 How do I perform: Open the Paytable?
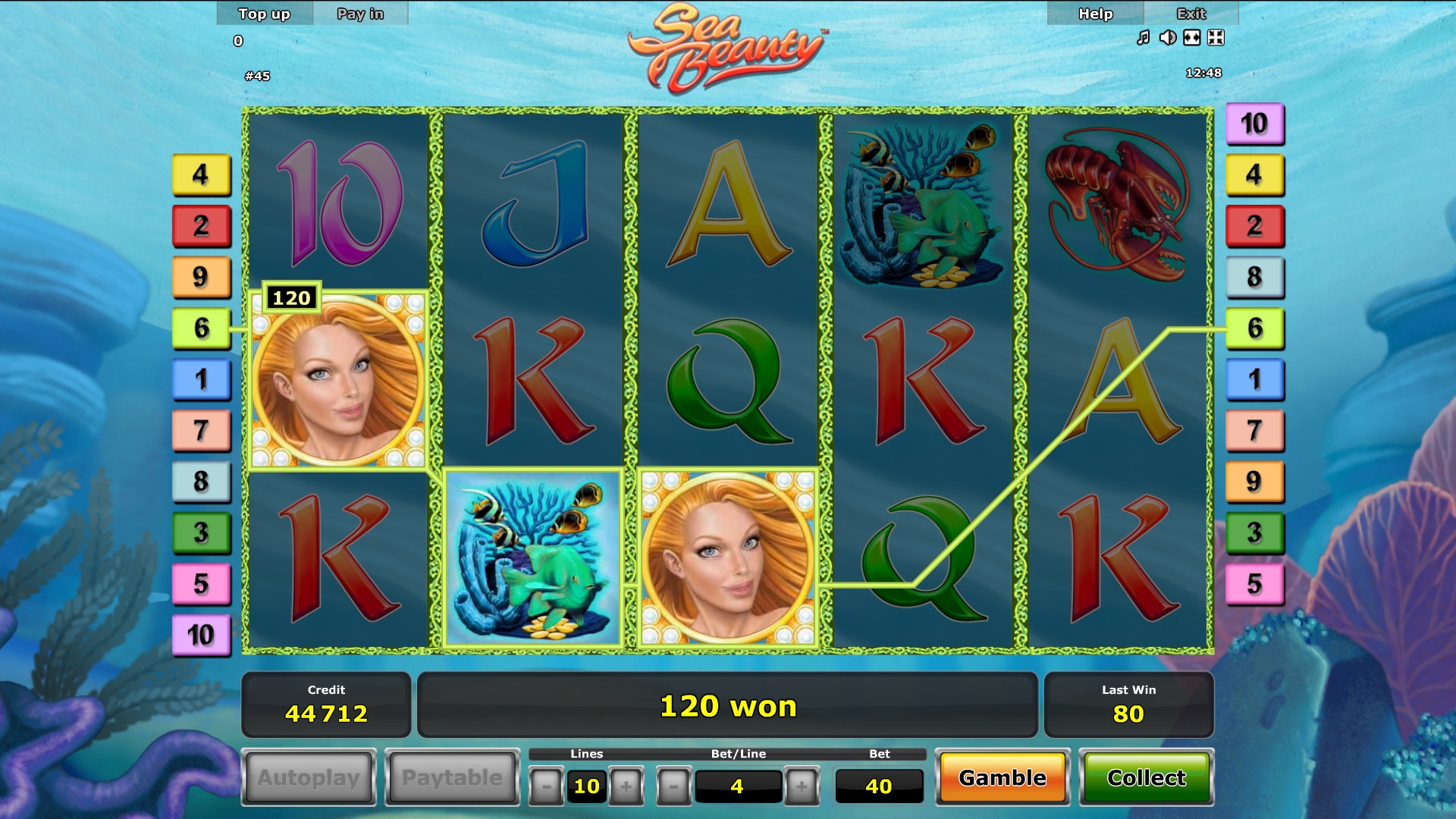point(452,777)
